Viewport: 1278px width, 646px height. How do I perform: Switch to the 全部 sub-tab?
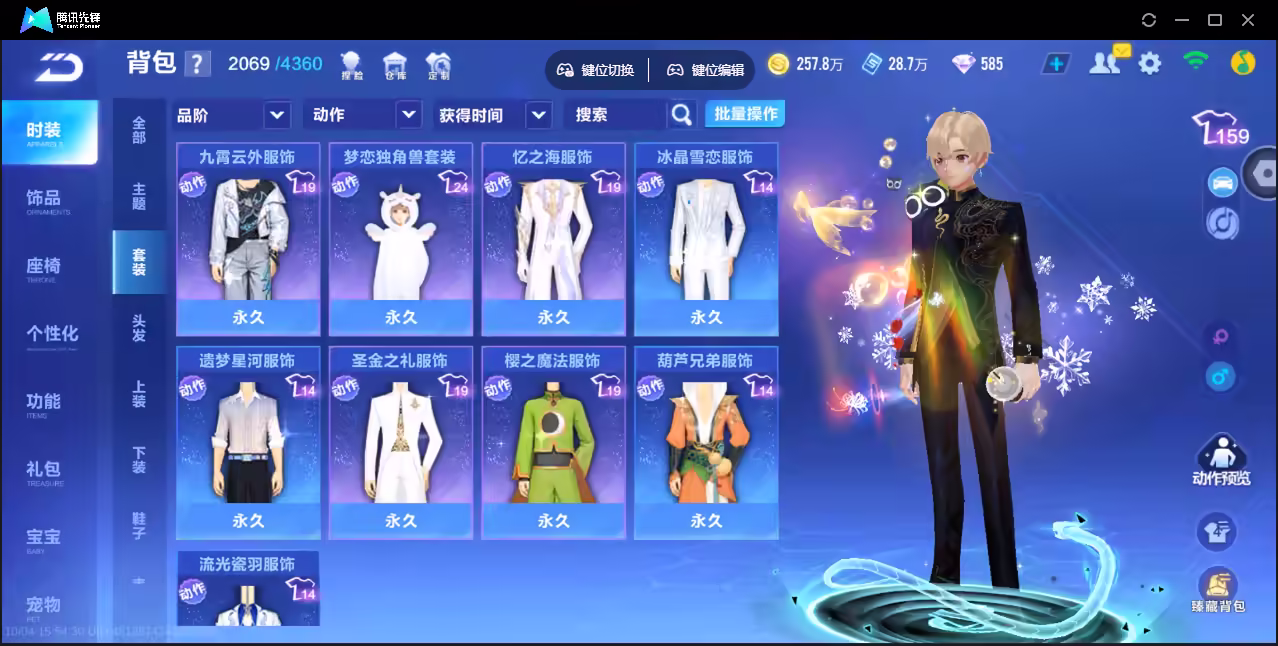click(x=139, y=130)
